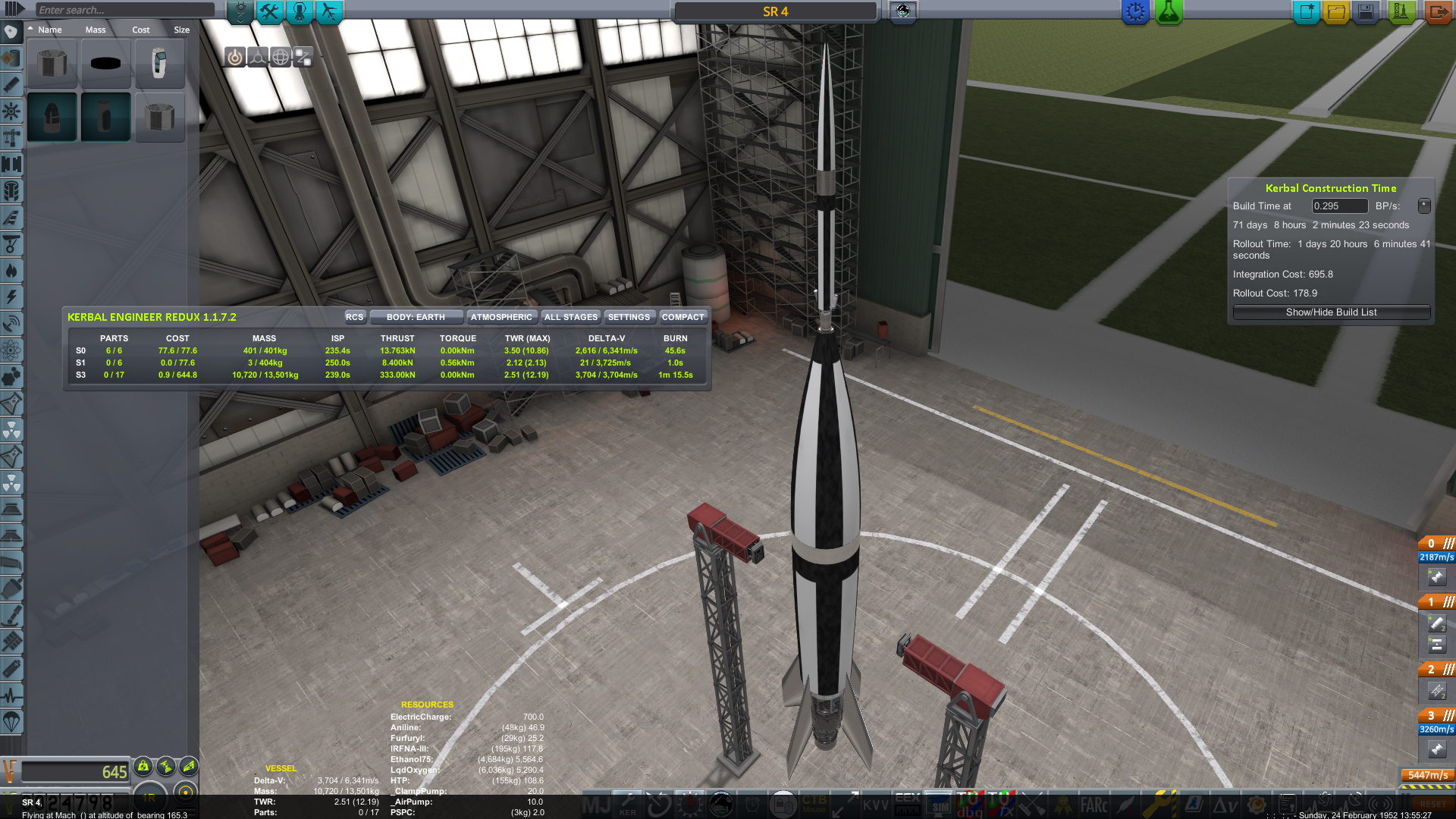Start a new craft with the cyan button
Image resolution: width=1456 pixels, height=819 pixels.
tap(1306, 12)
